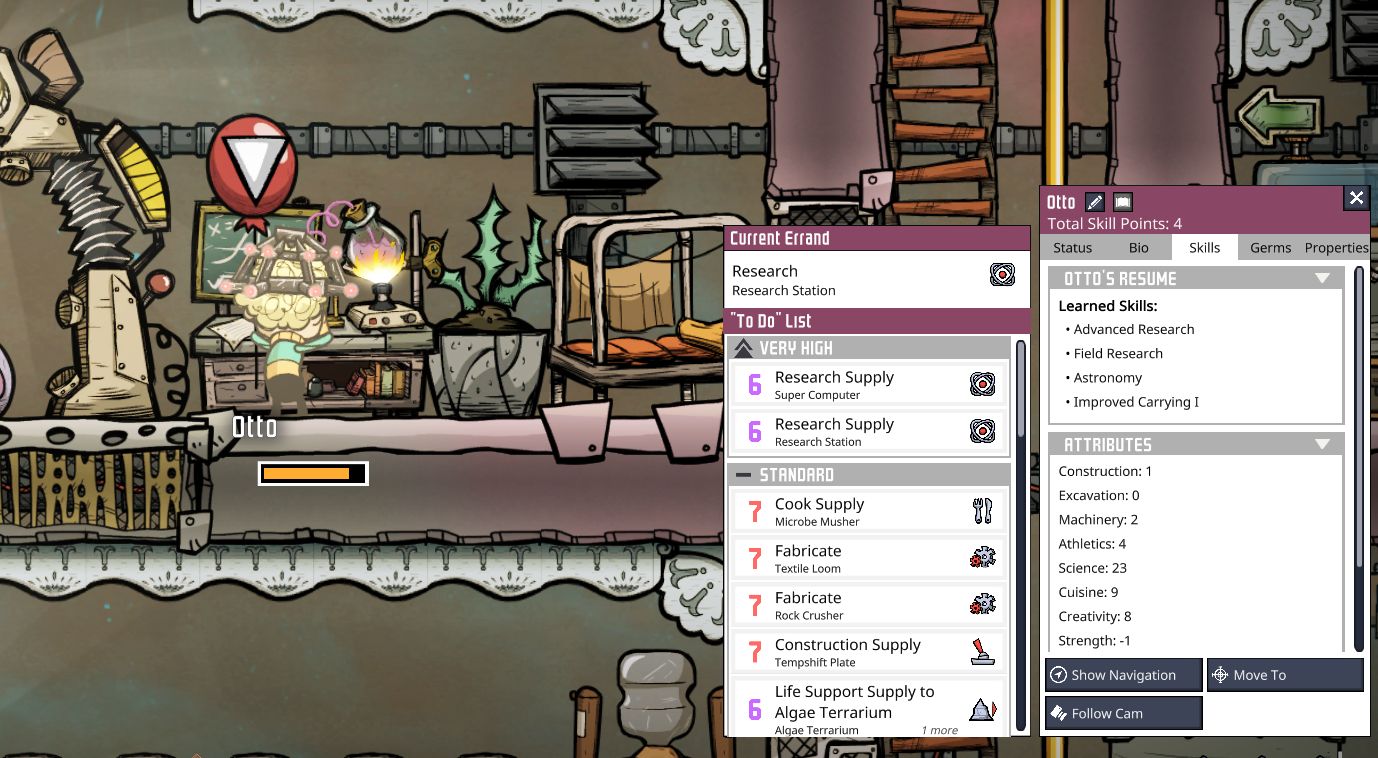Viewport: 1378px width, 758px height.
Task: Select the Research Supply atom icon for Super Computer
Action: [x=983, y=383]
